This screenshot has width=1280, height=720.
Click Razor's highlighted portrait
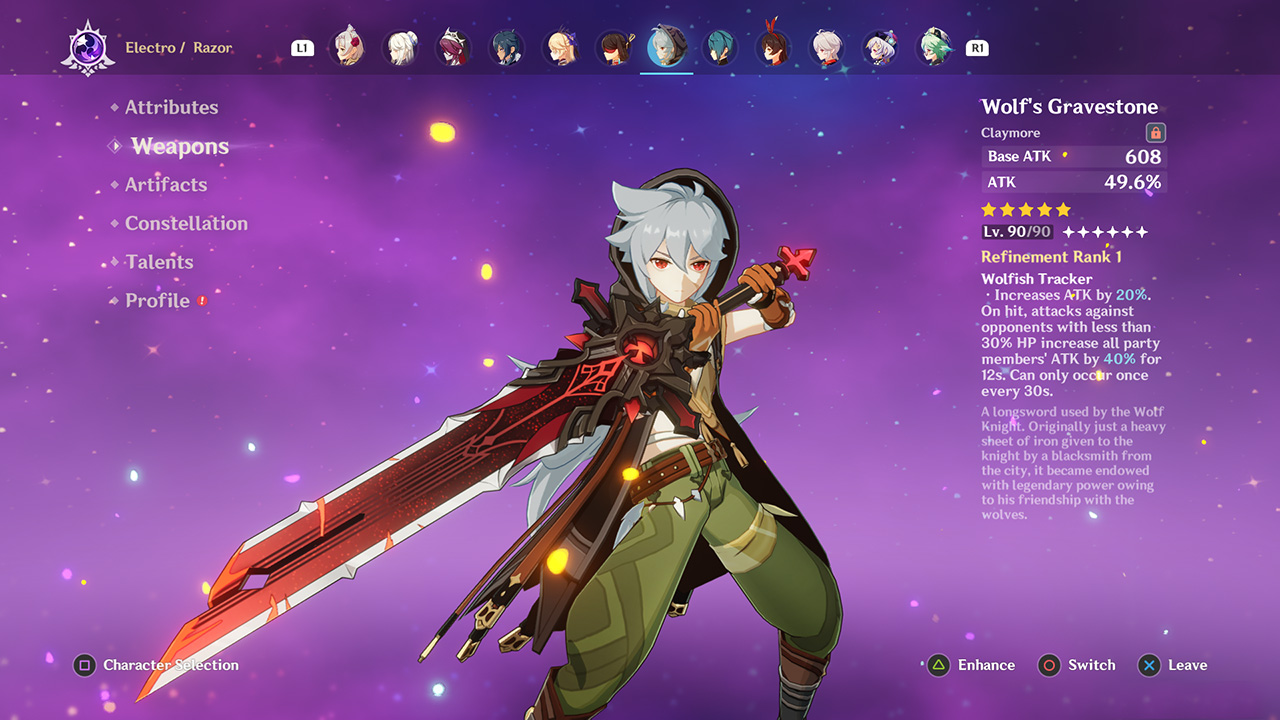[x=666, y=48]
